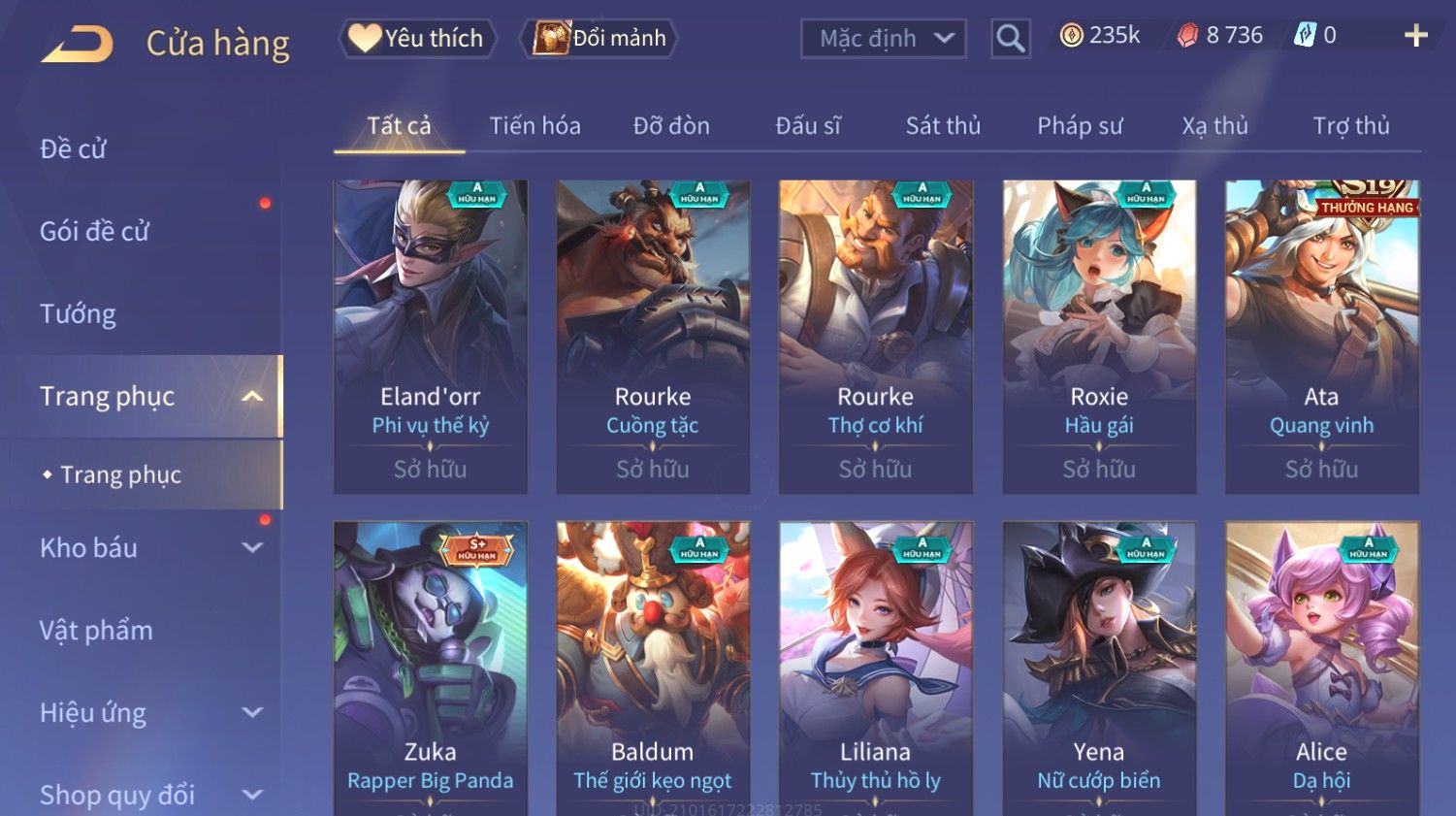Add currency with the plus button
This screenshot has width=1456, height=816.
pyautogui.click(x=1415, y=36)
